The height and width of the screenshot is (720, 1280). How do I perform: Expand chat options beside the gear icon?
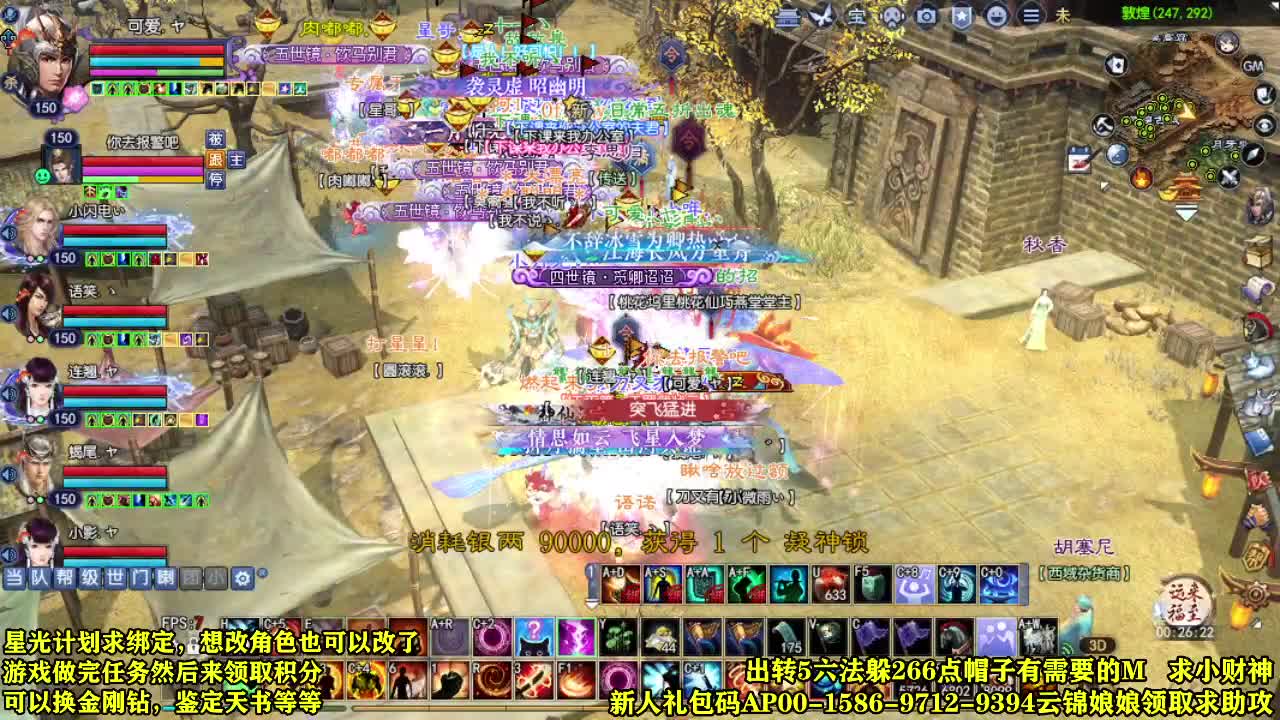(264, 572)
